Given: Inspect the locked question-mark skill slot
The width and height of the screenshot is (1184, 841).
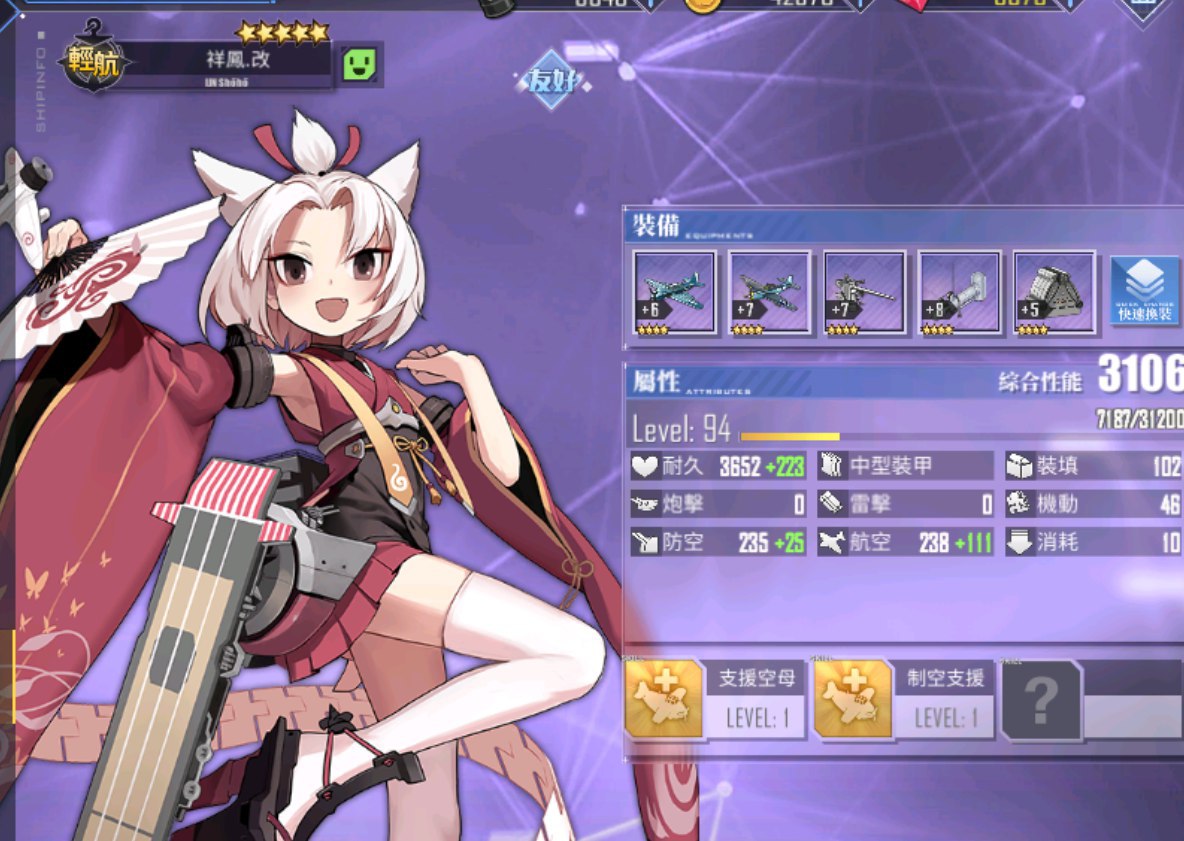Looking at the screenshot, I should coord(1041,701).
